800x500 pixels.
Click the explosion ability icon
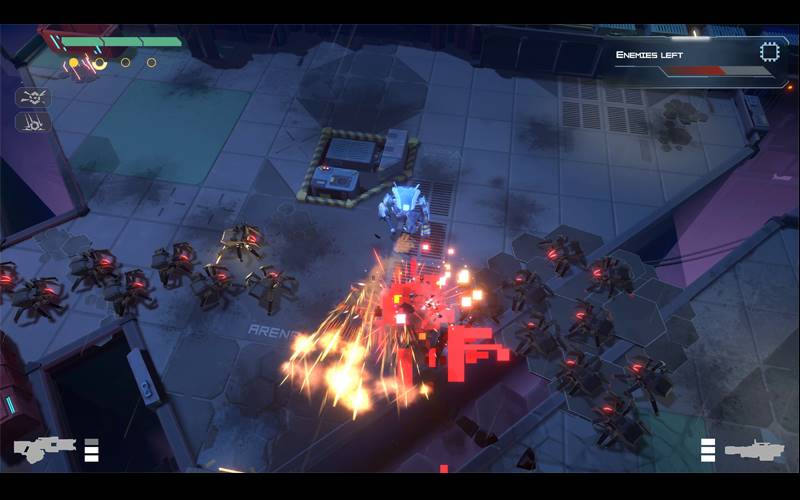point(33,98)
